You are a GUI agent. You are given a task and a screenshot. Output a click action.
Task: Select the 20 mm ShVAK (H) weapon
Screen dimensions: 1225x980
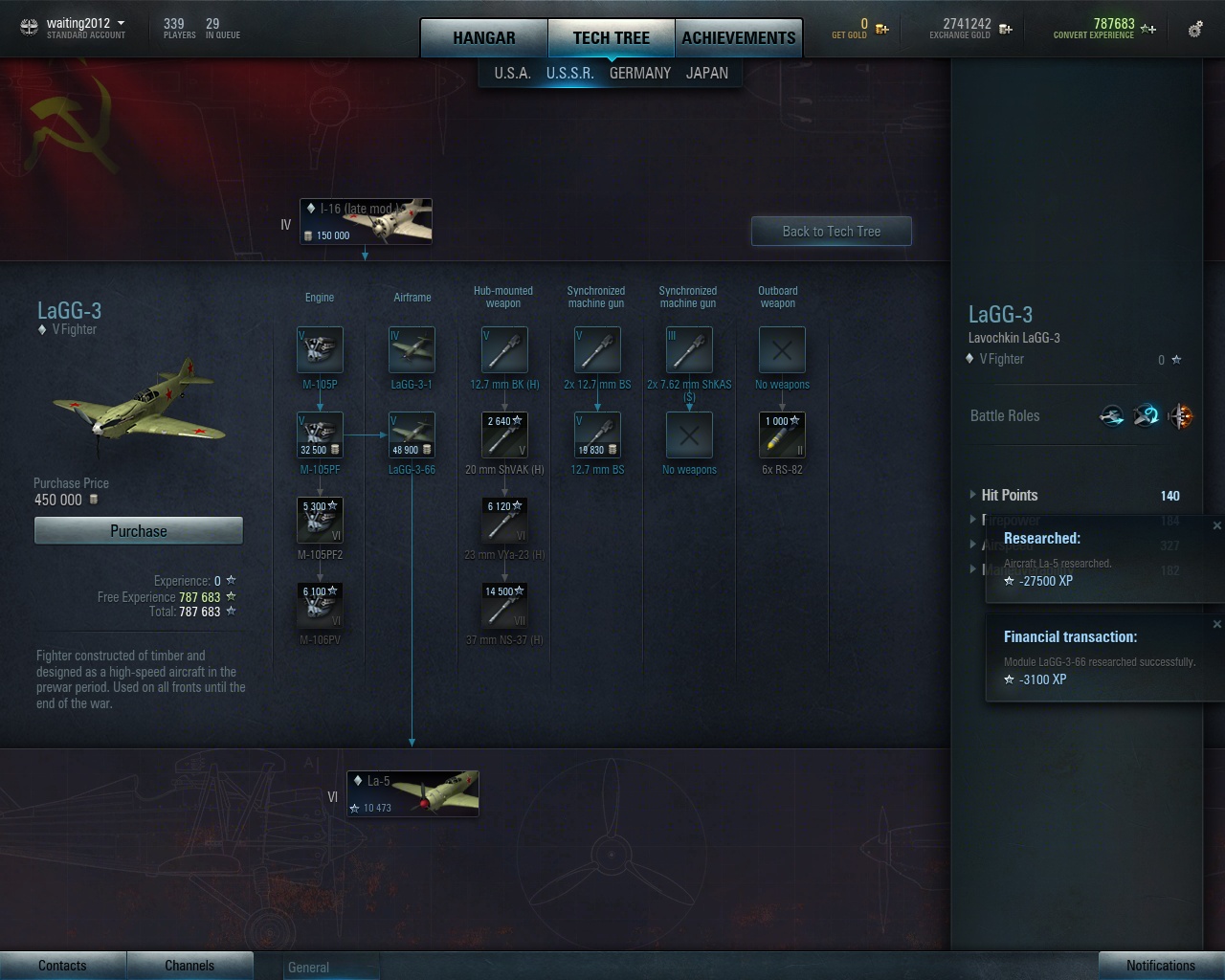tap(504, 435)
